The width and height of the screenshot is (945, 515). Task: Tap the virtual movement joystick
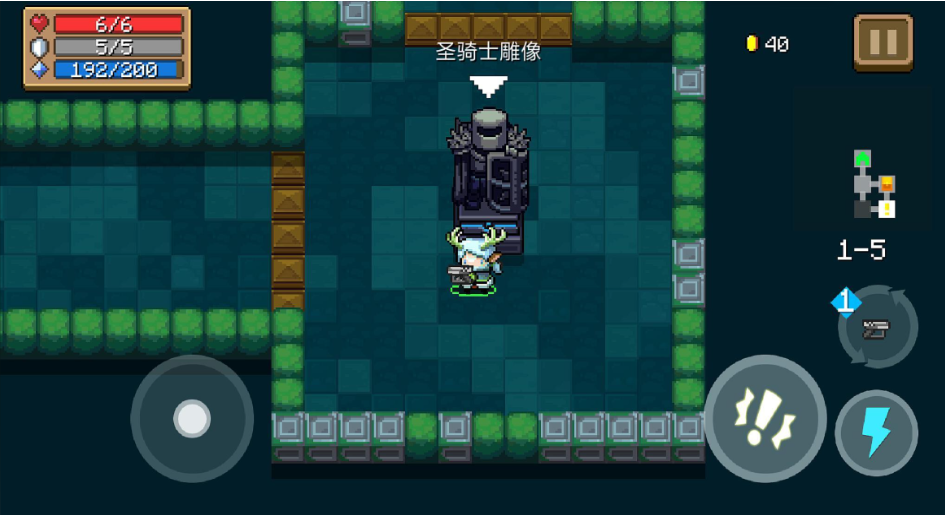click(x=192, y=417)
